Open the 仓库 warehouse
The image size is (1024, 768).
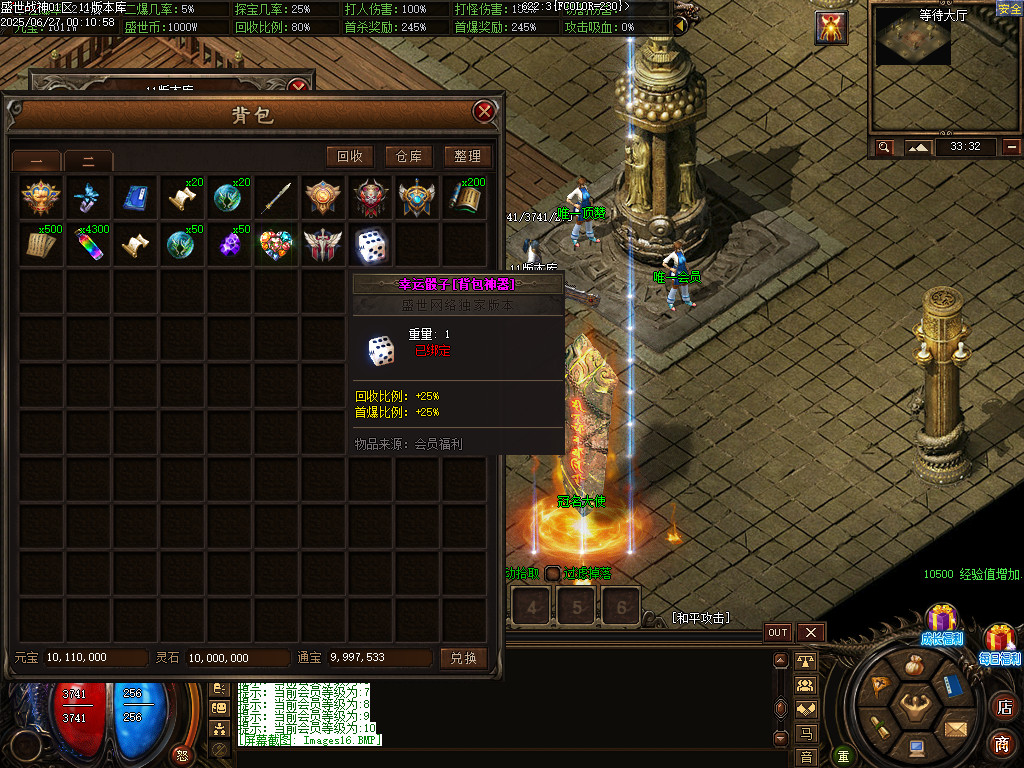point(408,156)
